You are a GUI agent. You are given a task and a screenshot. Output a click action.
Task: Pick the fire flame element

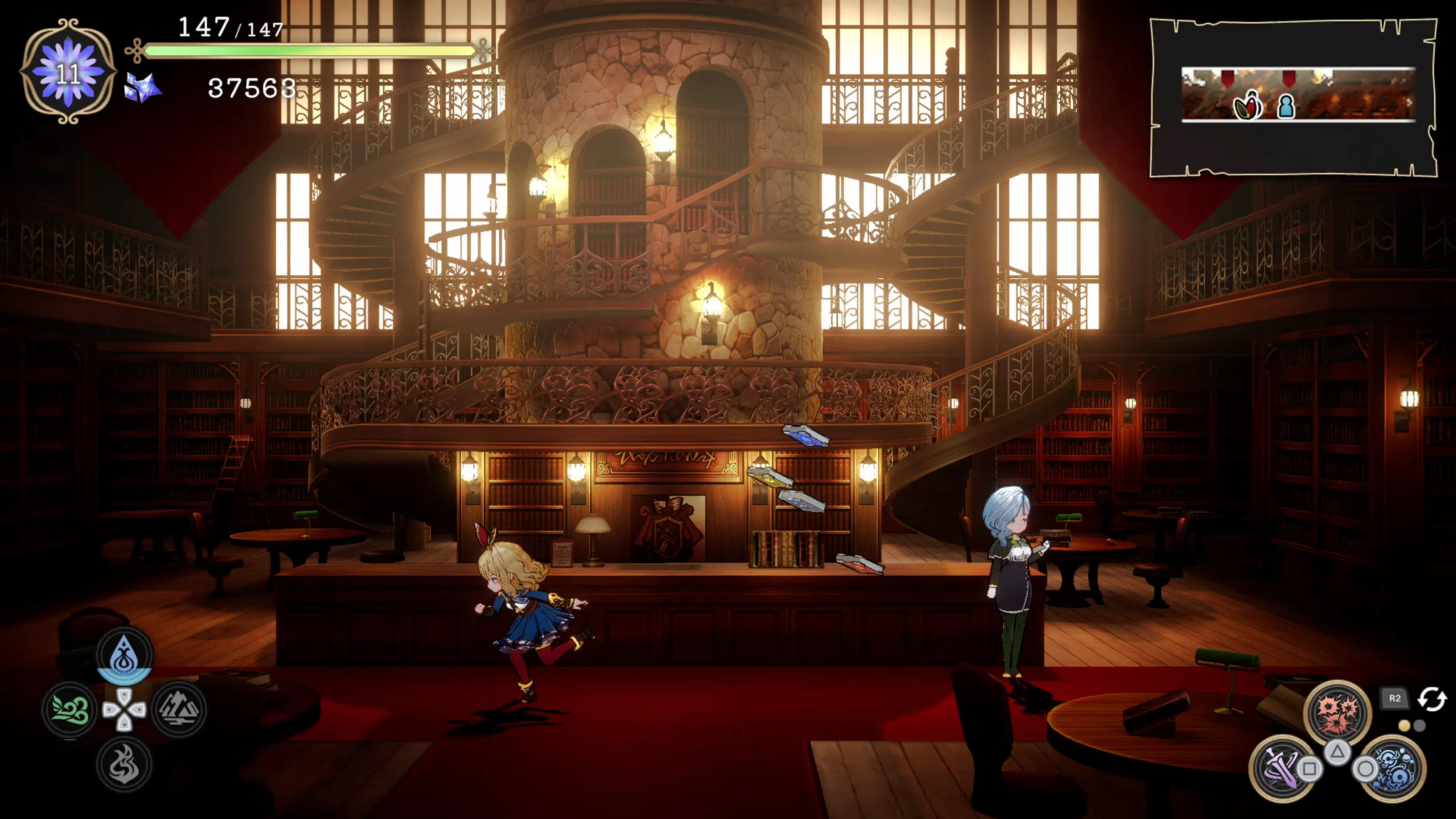point(124,764)
